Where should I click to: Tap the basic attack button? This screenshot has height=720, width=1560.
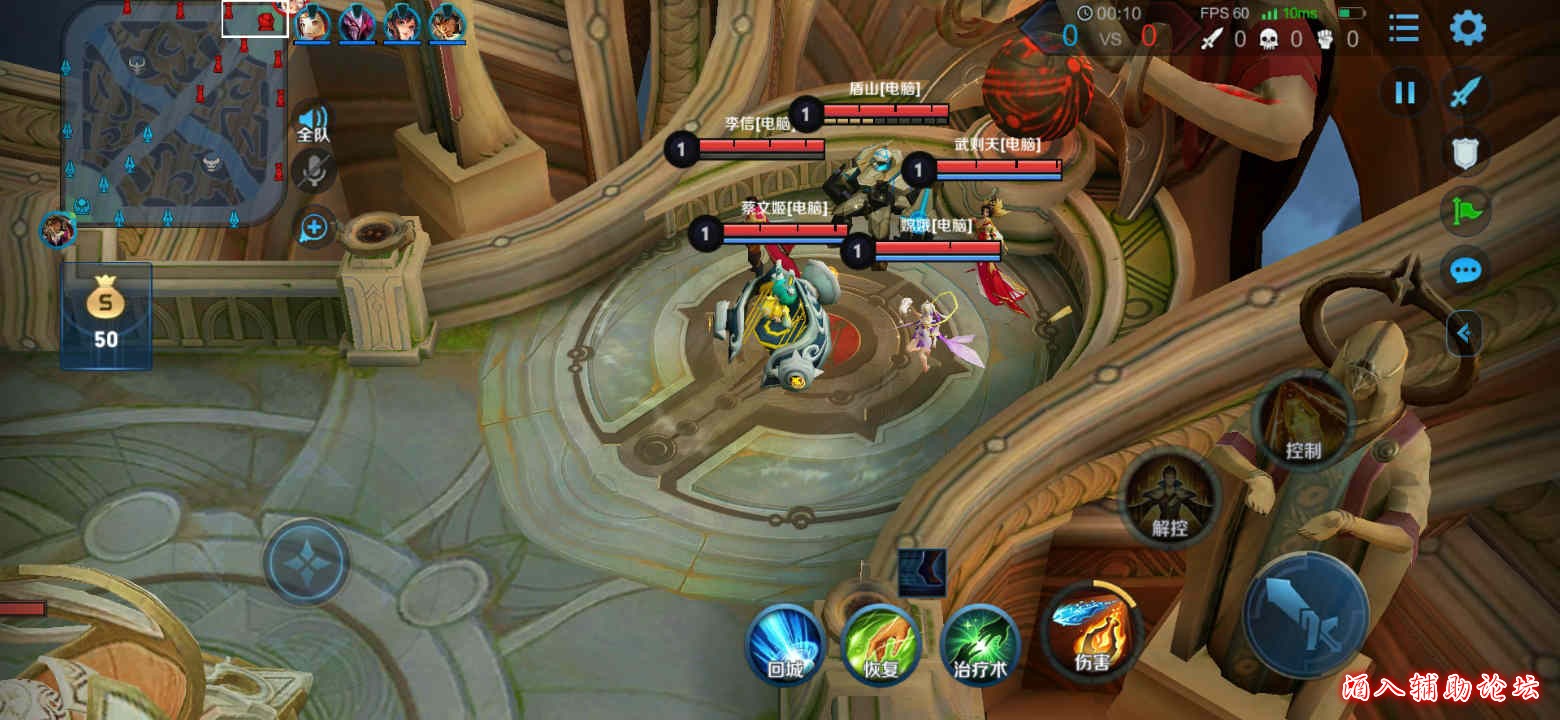click(x=1305, y=615)
